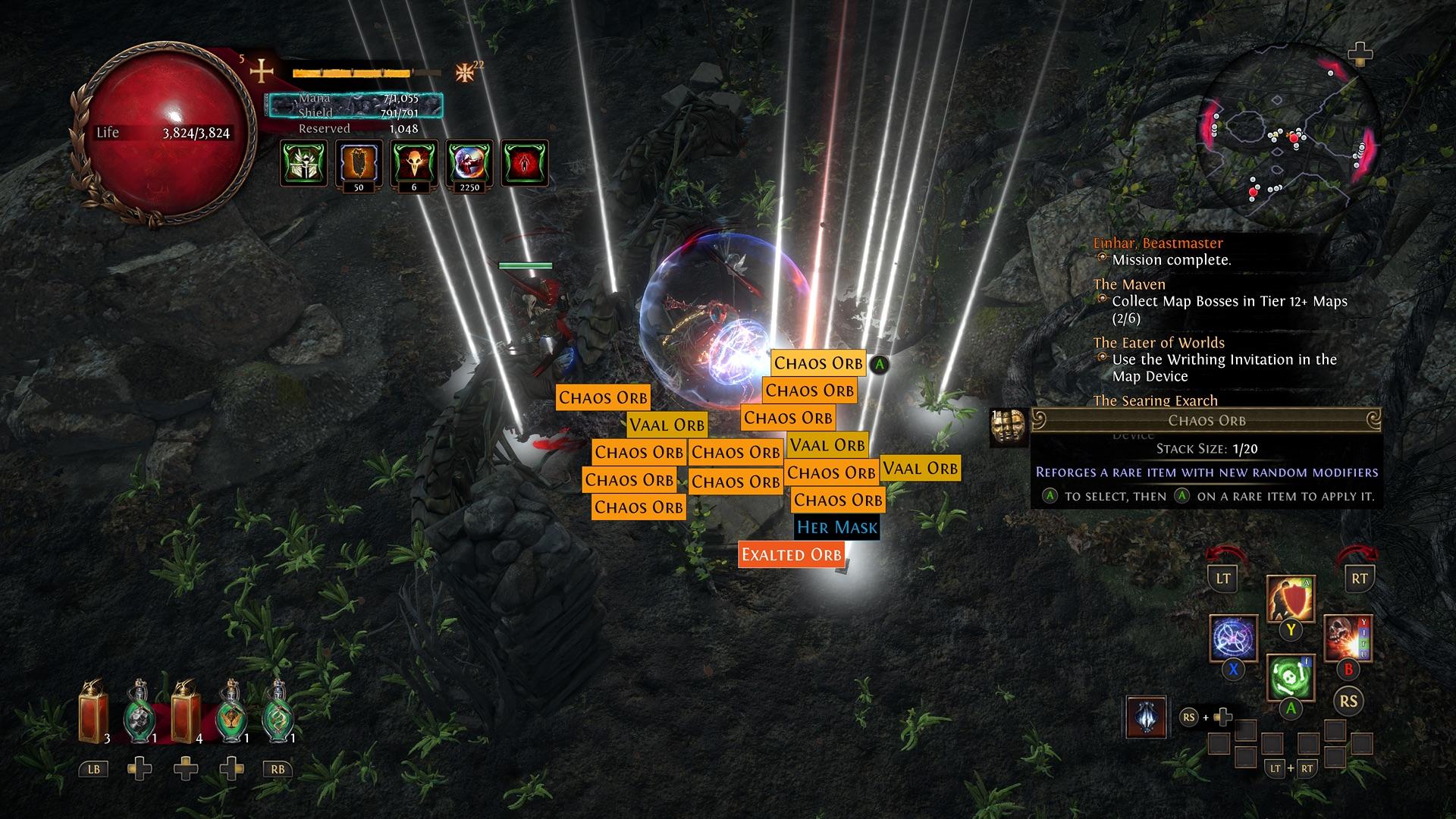Select the Her Mask item label
Viewport: 1456px width, 819px height.
tap(836, 527)
